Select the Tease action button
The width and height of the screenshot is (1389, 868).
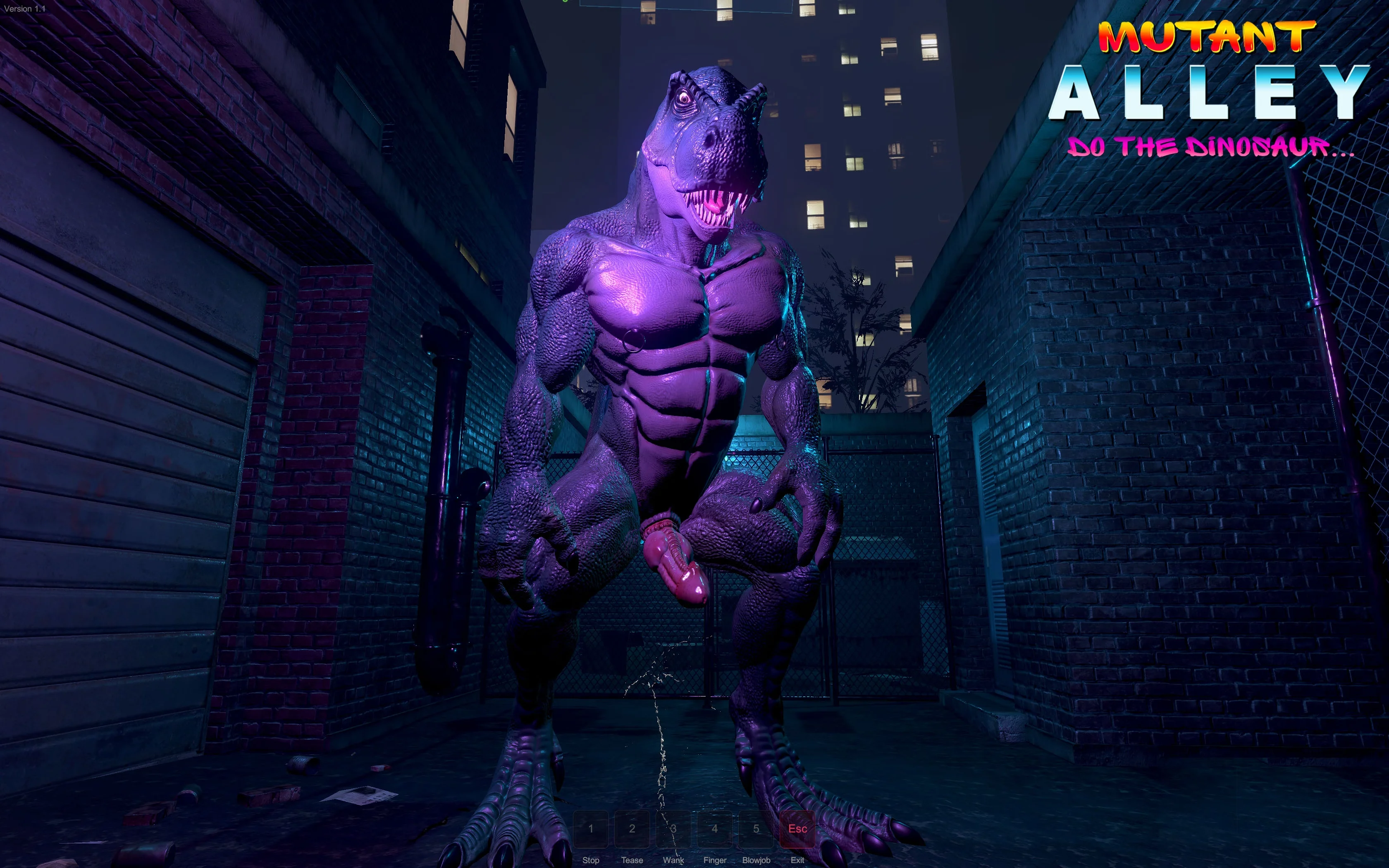[x=632, y=828]
